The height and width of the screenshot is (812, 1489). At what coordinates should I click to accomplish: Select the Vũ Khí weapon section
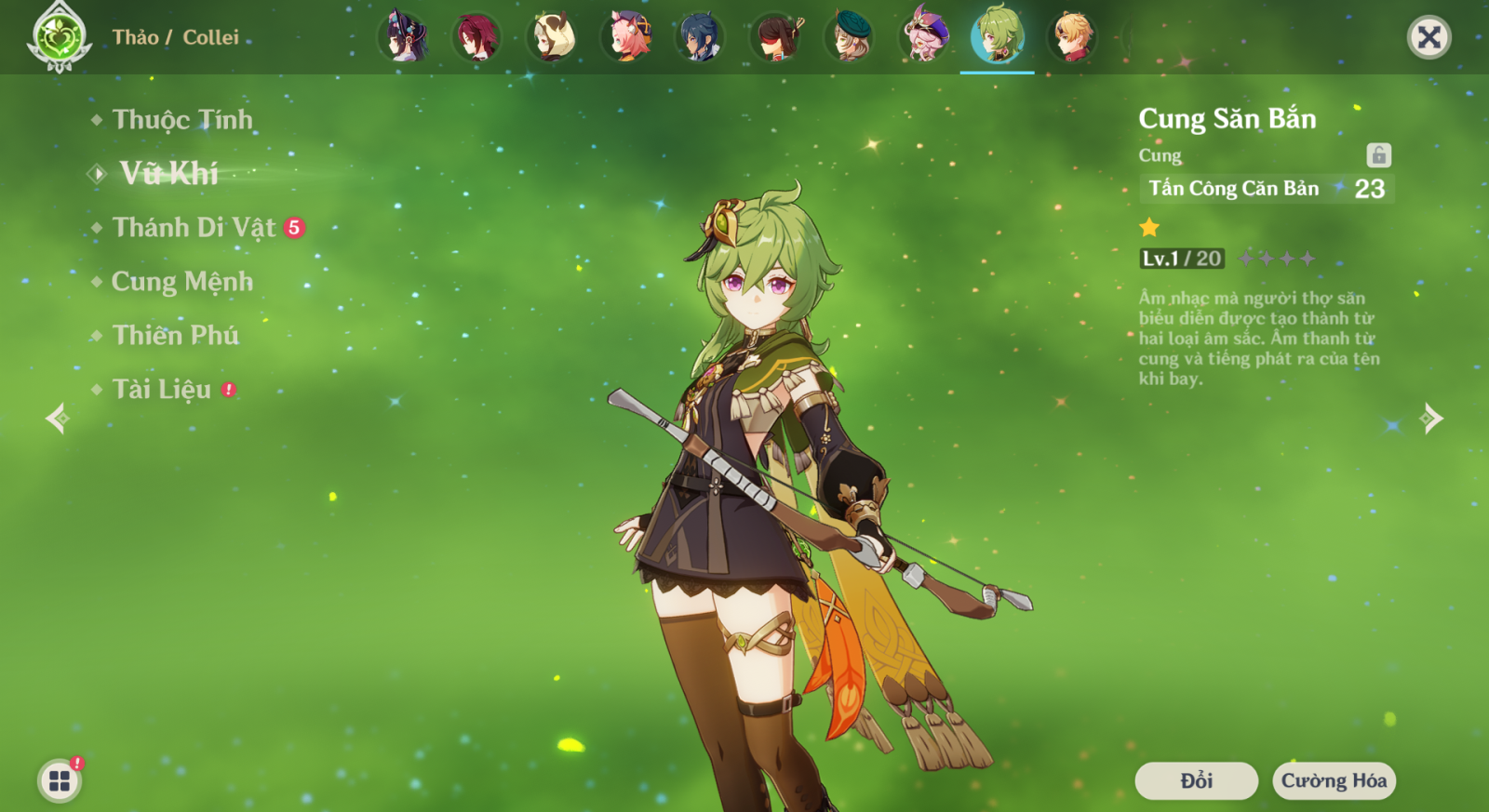[168, 174]
